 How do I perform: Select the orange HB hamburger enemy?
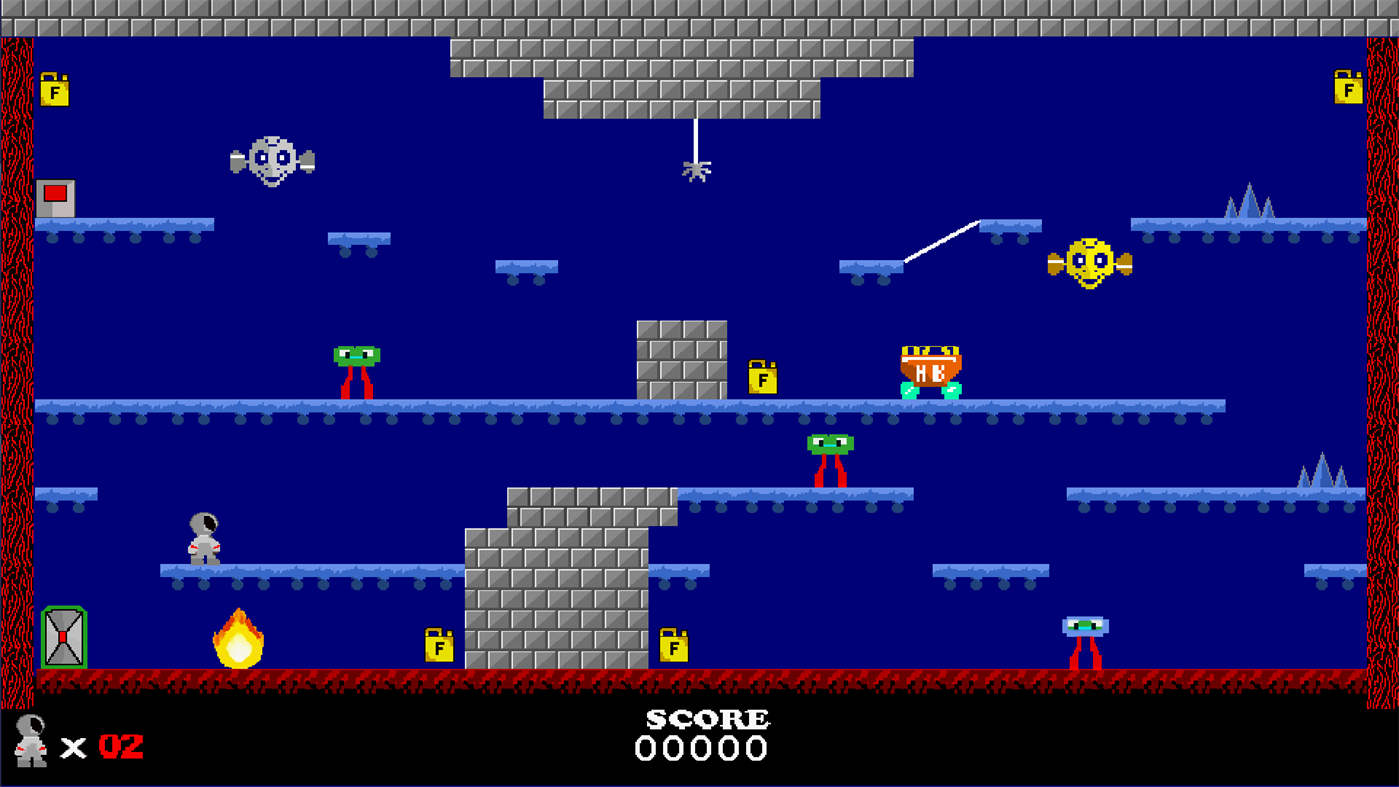(x=930, y=370)
